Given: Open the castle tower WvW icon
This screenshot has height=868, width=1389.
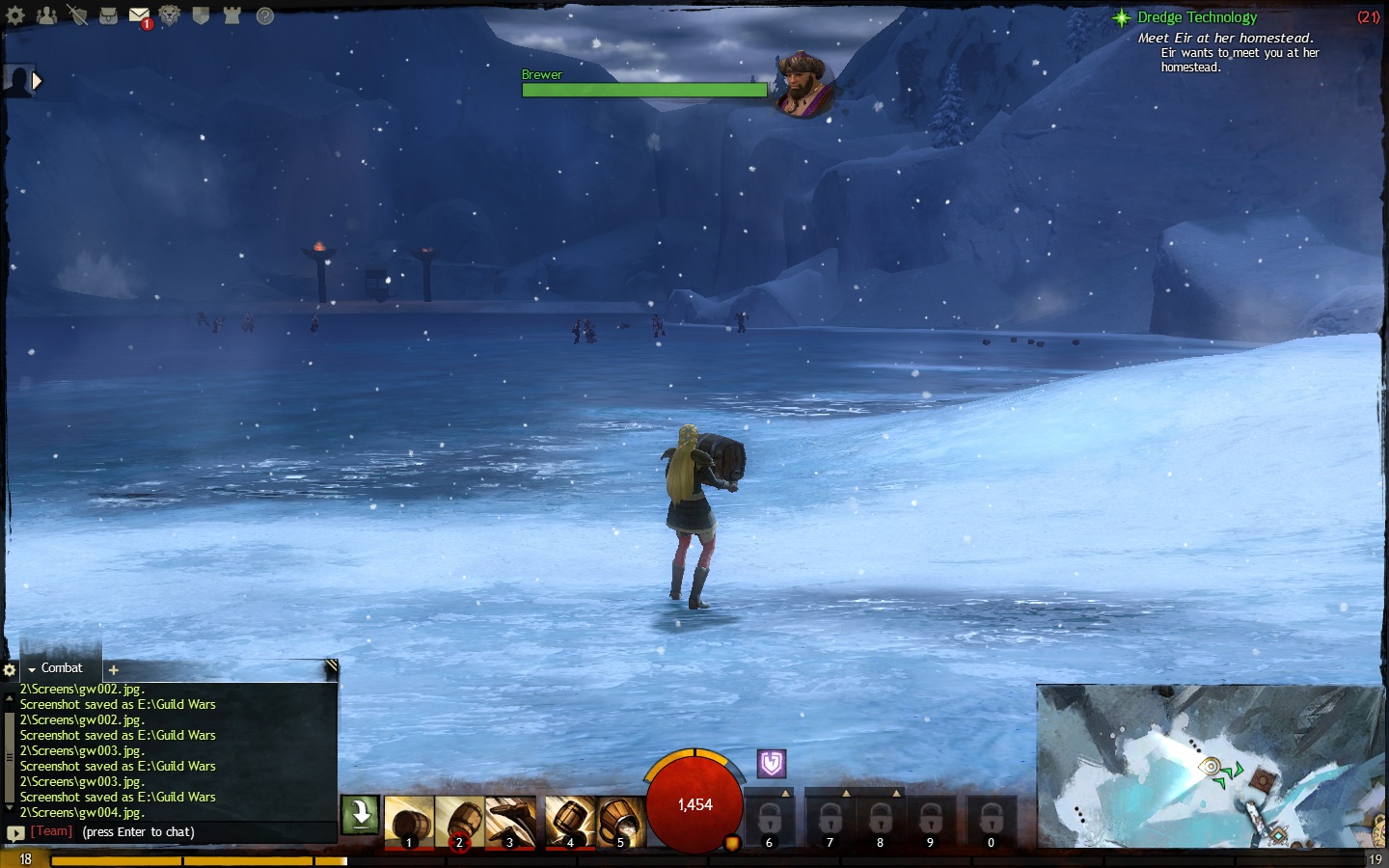Looking at the screenshot, I should (231, 15).
